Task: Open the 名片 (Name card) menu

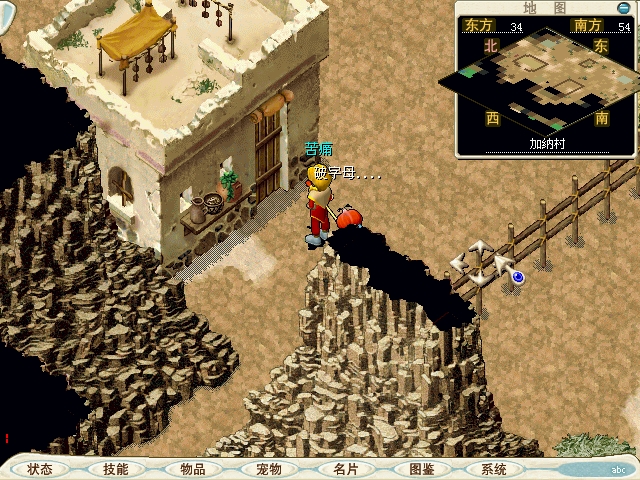Action: [x=344, y=469]
